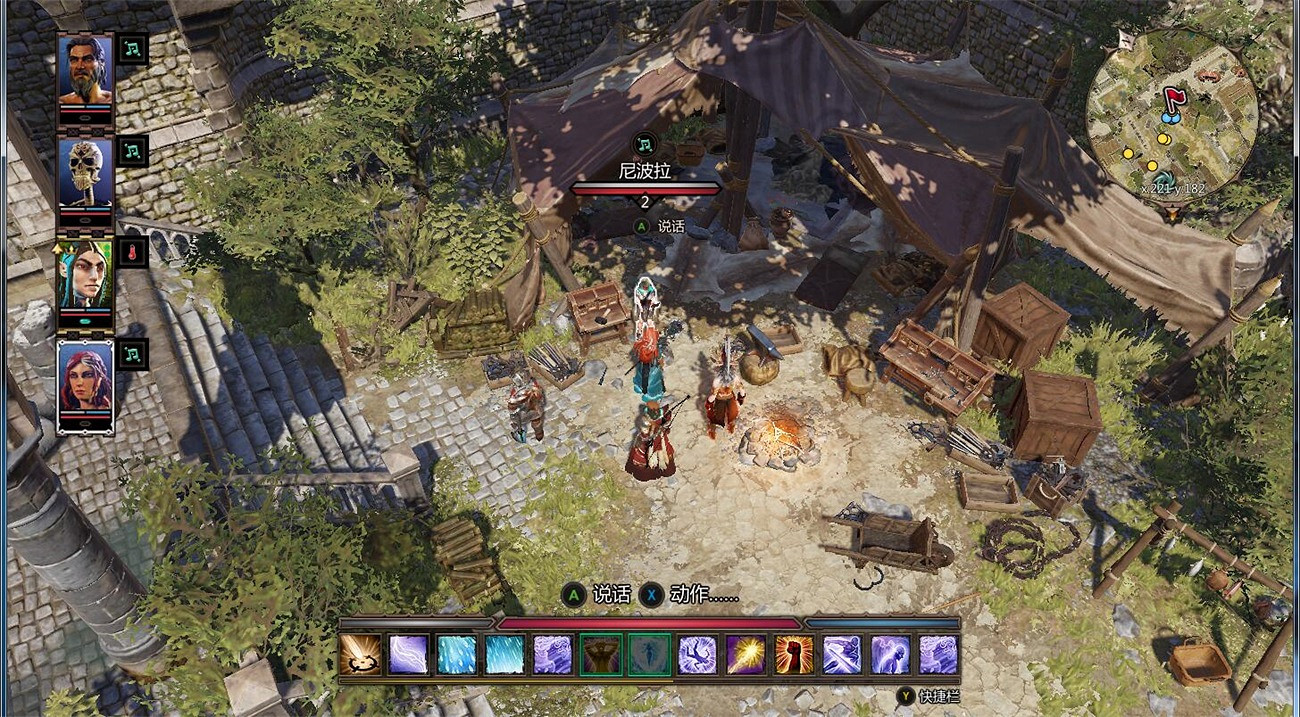Open the circular minimap

pos(1171,117)
